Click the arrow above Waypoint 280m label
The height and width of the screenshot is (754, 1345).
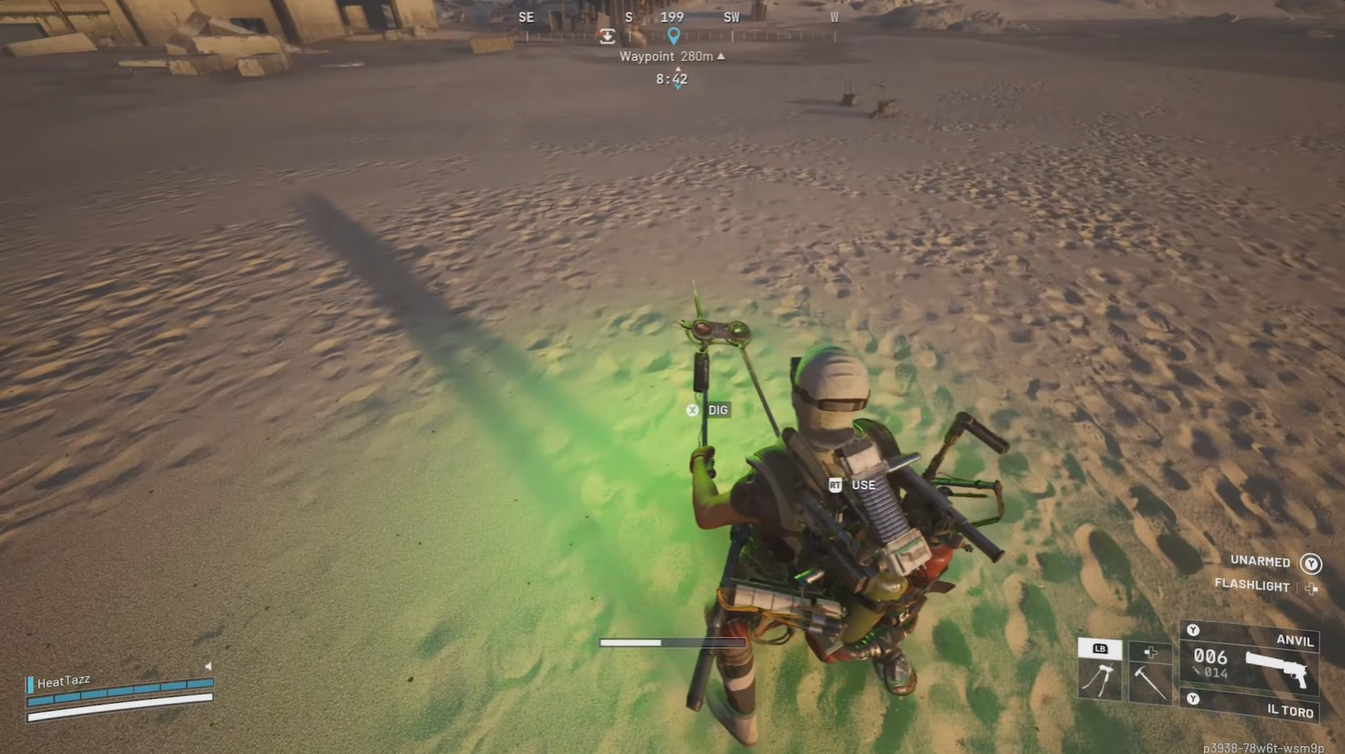[719, 56]
